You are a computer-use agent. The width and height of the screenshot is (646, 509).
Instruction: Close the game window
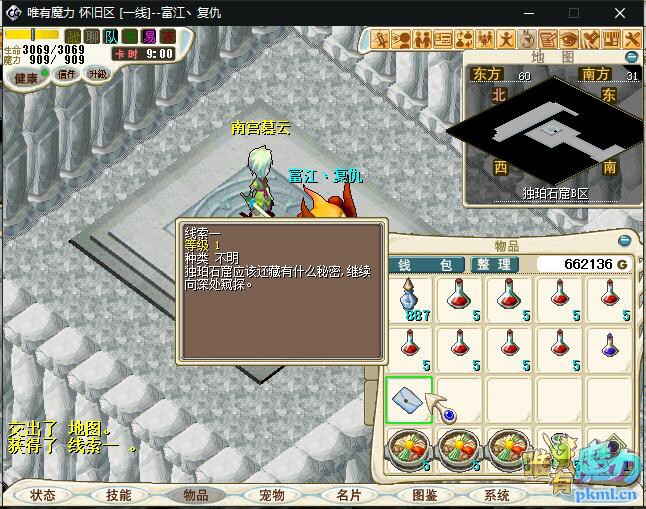(x=622, y=12)
